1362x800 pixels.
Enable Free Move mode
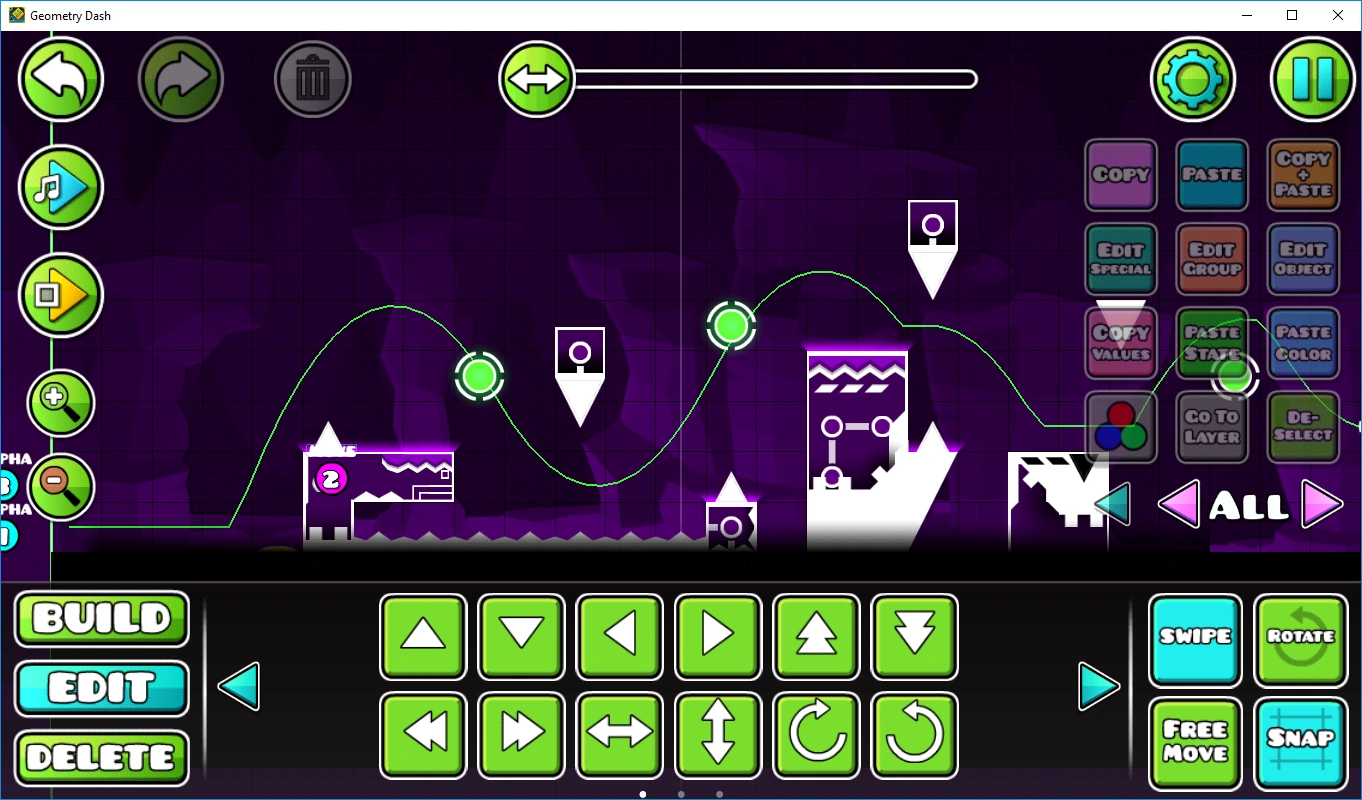[1196, 742]
